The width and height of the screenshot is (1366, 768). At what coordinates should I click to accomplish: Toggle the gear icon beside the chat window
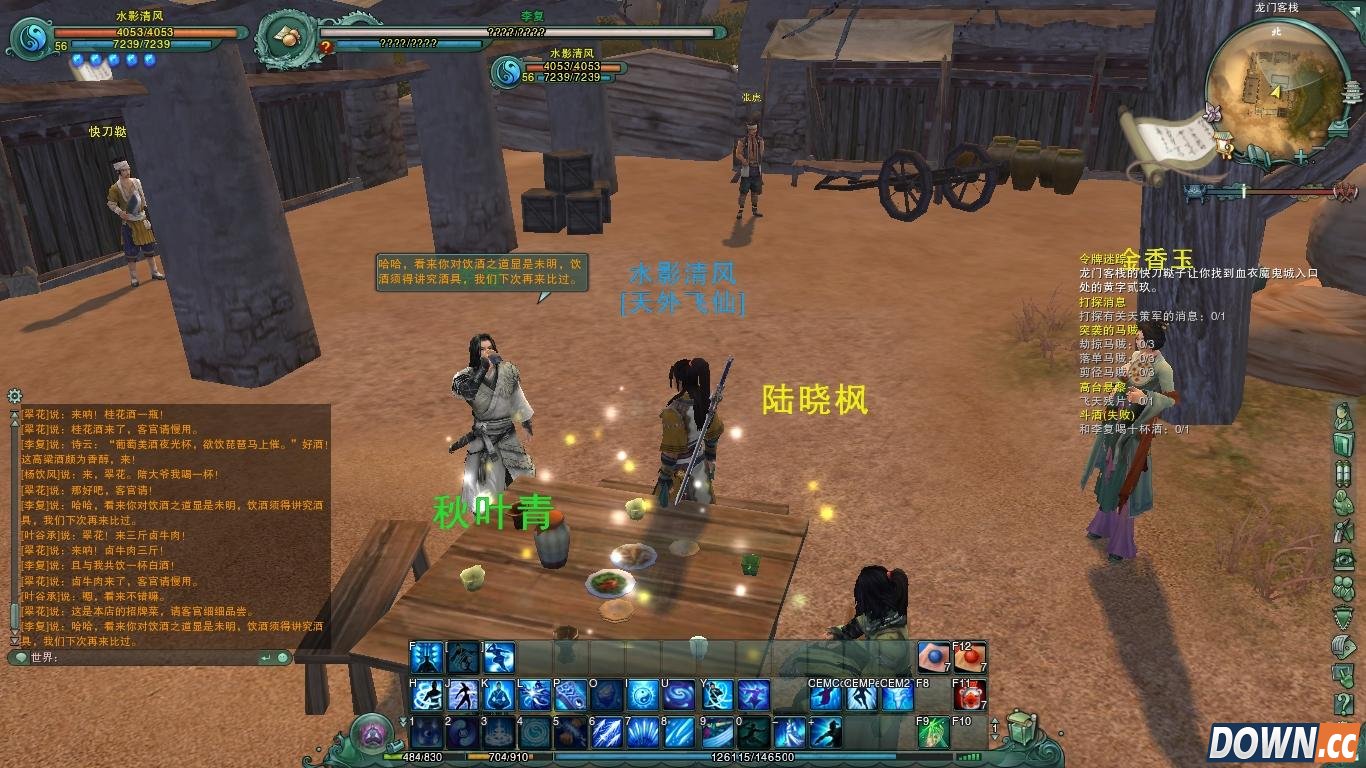14,396
